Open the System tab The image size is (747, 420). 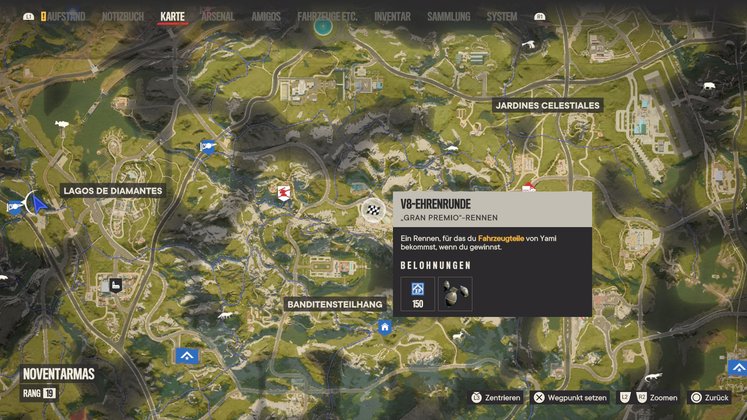[x=501, y=16]
